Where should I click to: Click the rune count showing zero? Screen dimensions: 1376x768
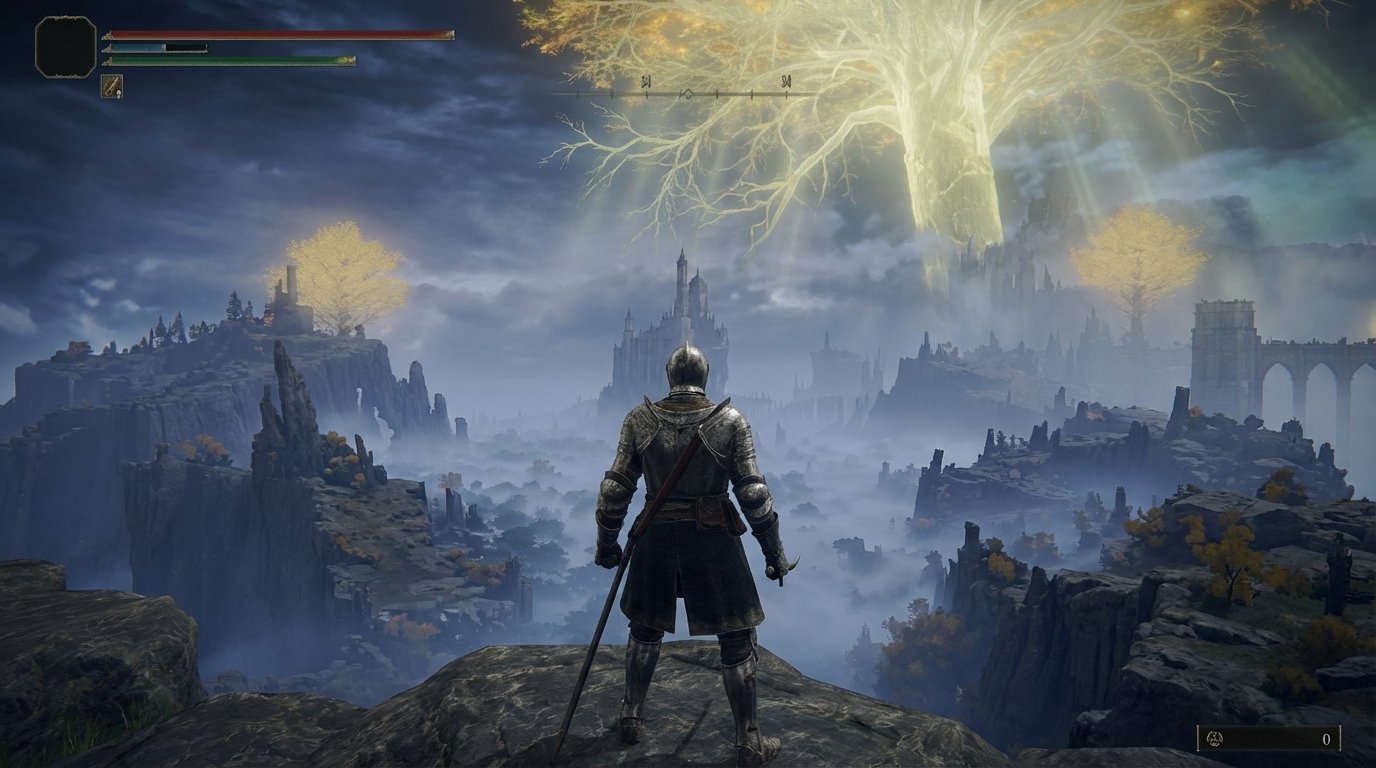pos(1327,740)
